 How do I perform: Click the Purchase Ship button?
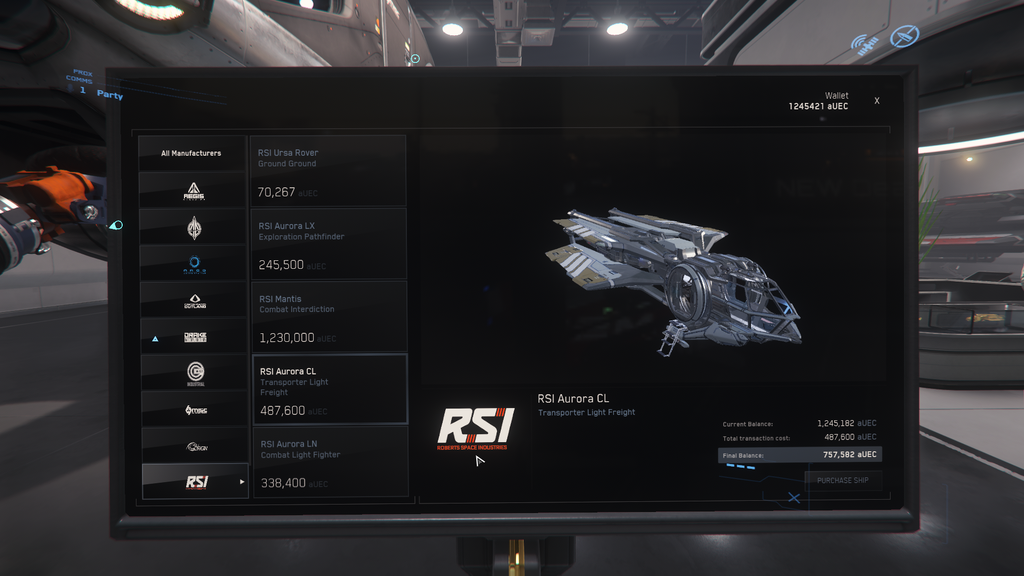842,480
